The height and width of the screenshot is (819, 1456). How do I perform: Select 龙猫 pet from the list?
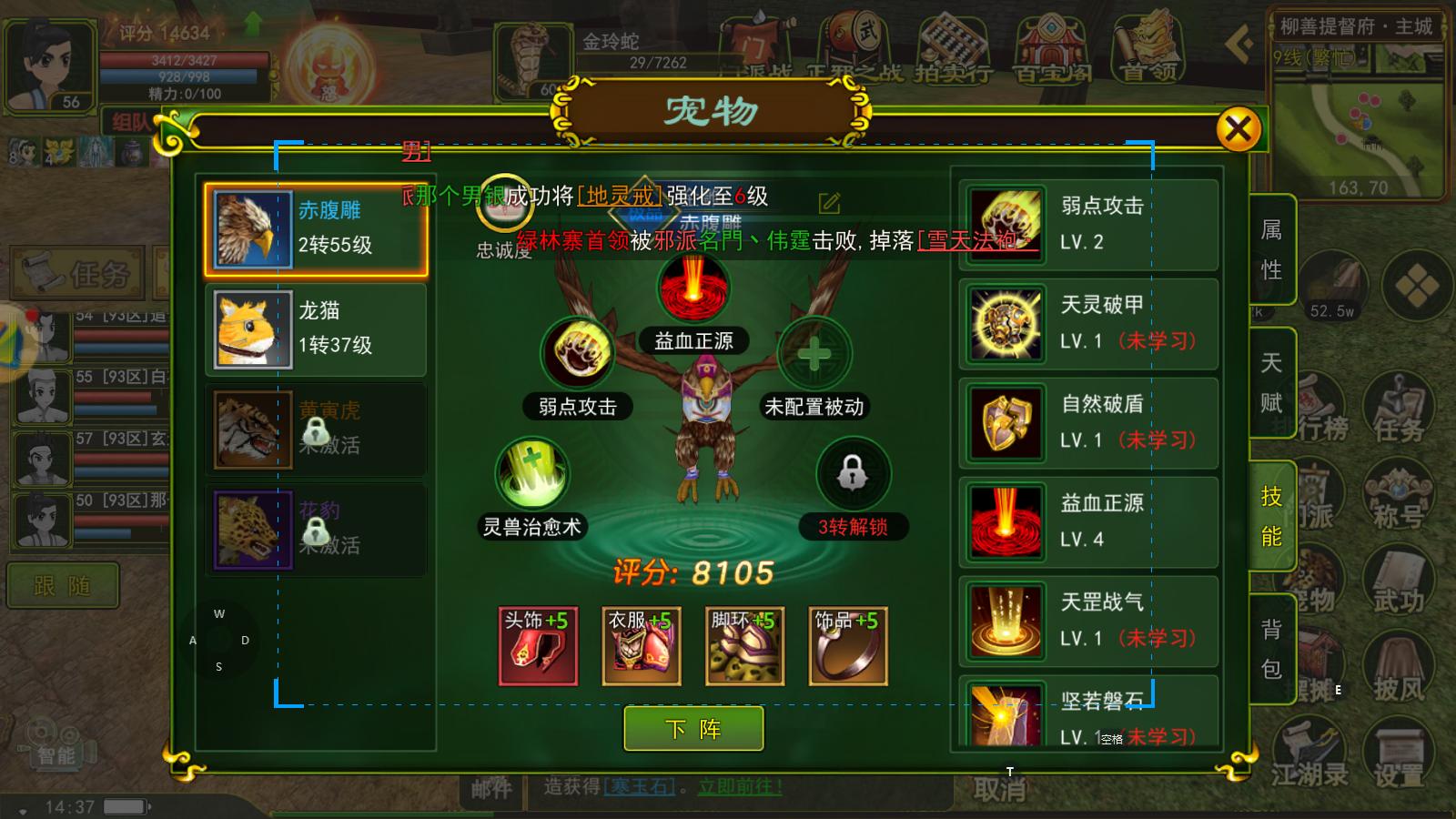[x=316, y=329]
